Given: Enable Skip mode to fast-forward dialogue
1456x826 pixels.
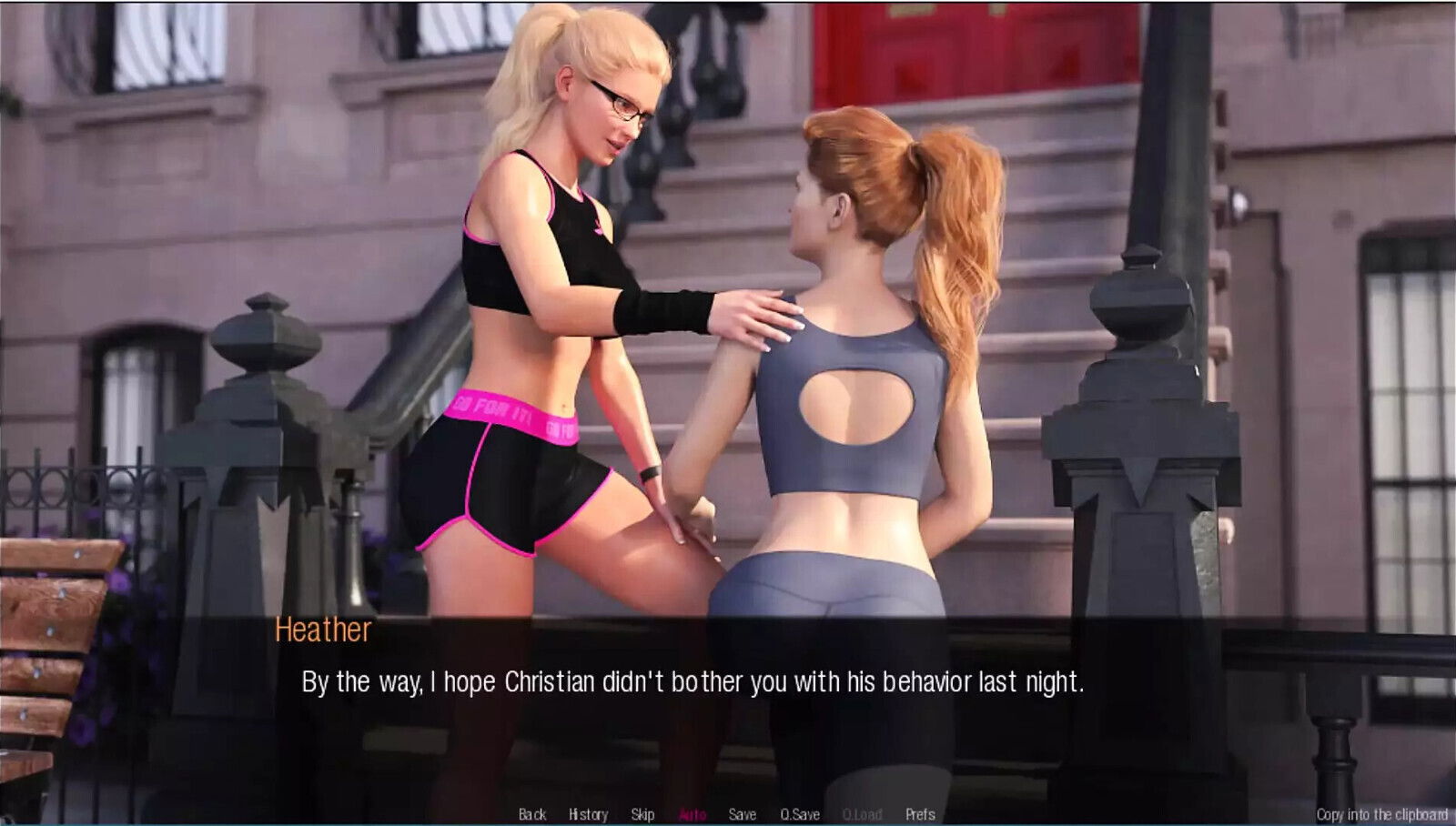Looking at the screenshot, I should point(643,814).
